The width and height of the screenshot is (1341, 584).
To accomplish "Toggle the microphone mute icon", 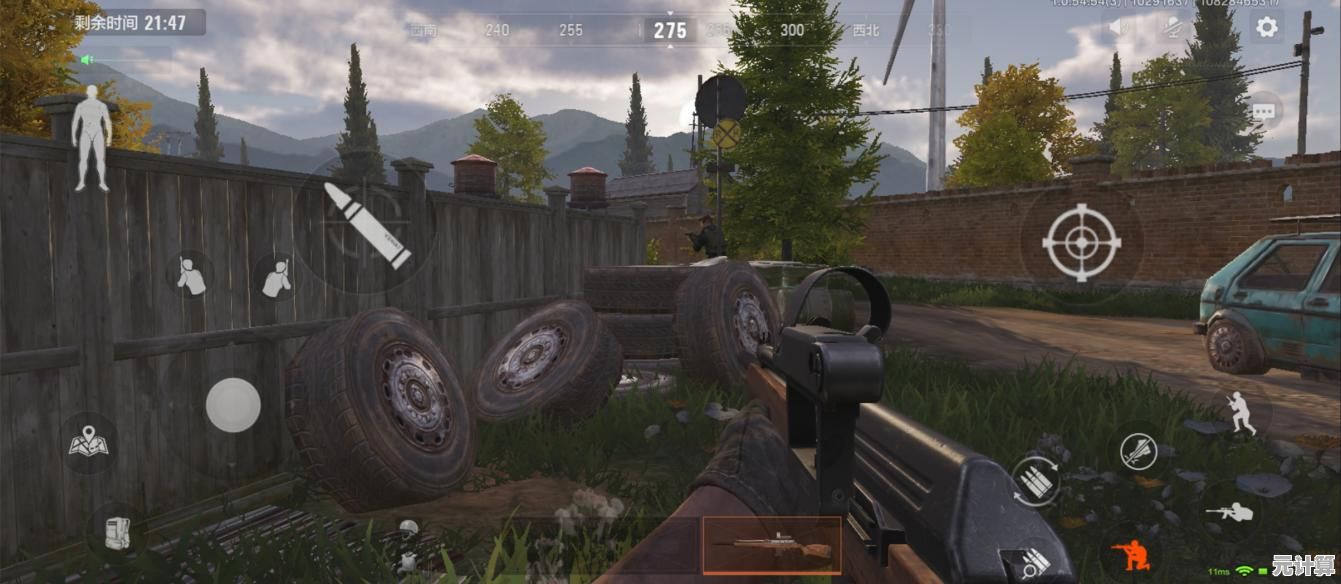I will pyautogui.click(x=1172, y=27).
